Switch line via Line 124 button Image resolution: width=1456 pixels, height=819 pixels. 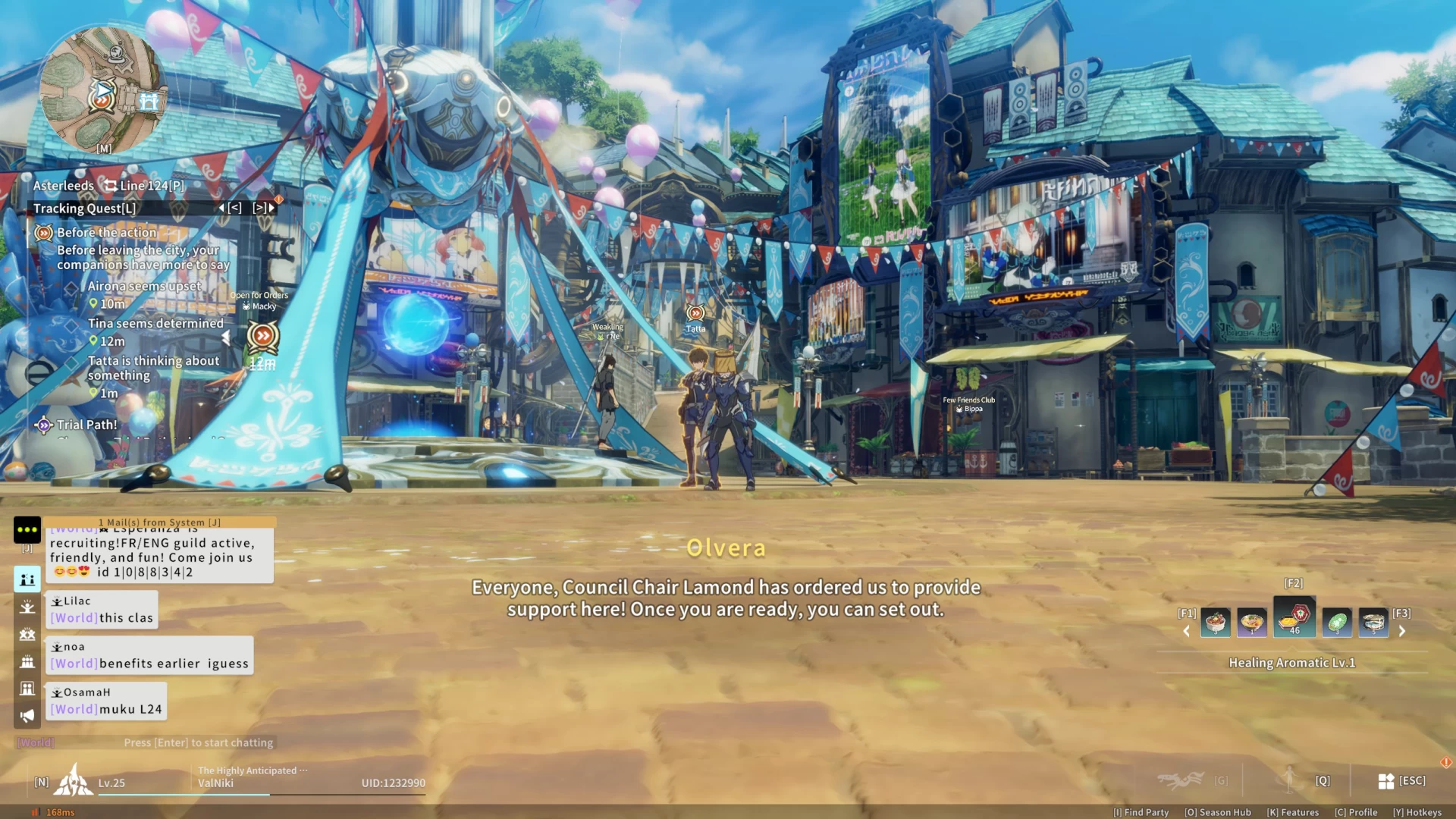click(145, 186)
